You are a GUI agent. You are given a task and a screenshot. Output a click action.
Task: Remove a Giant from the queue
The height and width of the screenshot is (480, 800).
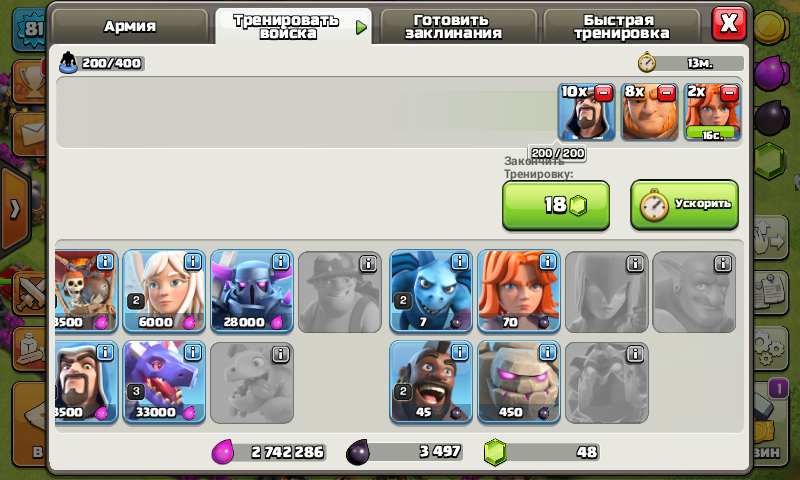pyautogui.click(x=666, y=93)
